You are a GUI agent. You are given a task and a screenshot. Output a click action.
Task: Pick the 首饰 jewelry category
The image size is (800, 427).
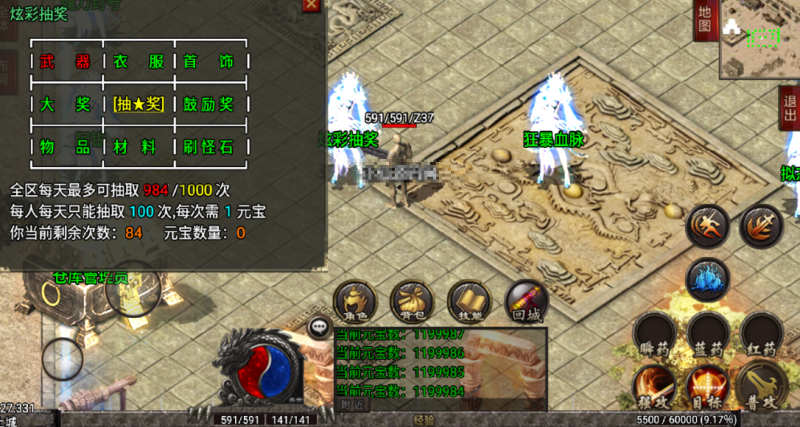208,62
